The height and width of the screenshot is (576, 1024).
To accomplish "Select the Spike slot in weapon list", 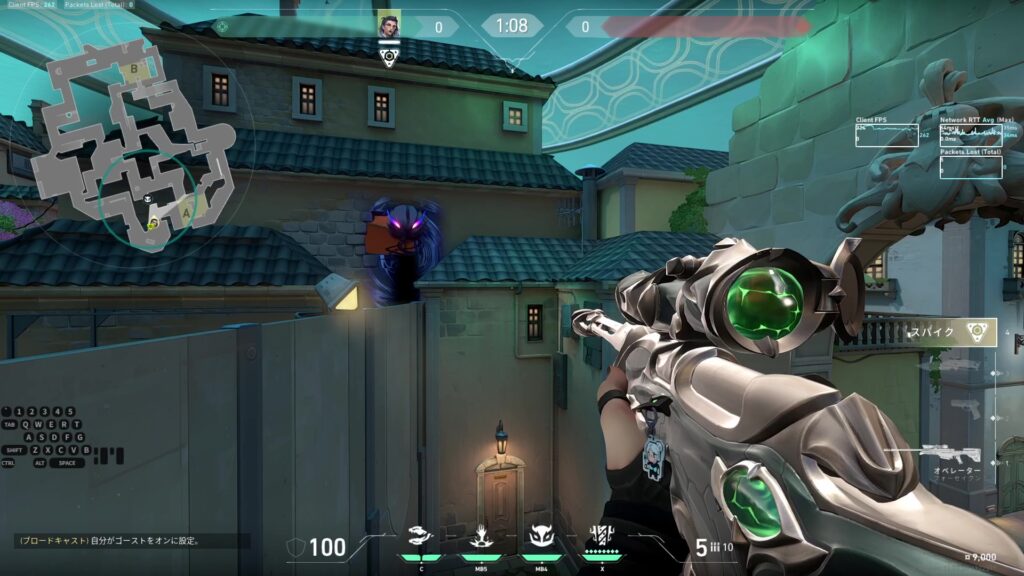I will click(x=948, y=332).
